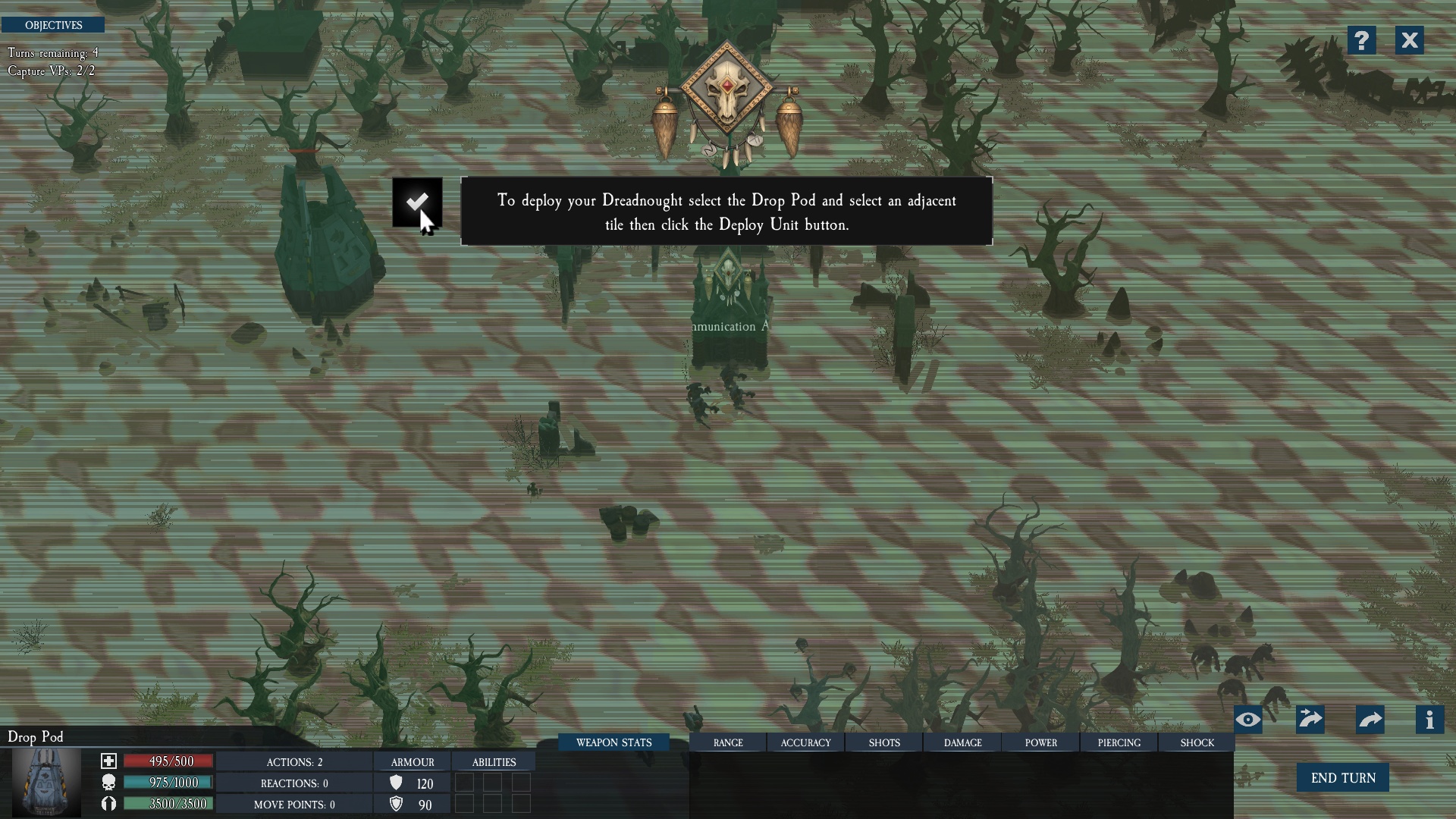Open help with the question mark
The image size is (1456, 819).
point(1362,40)
